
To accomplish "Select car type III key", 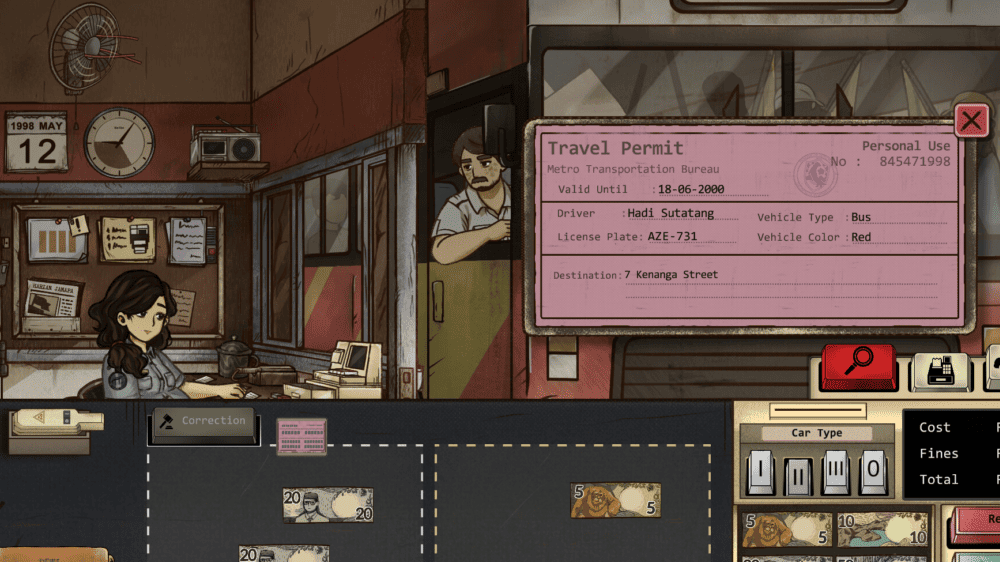I will pyautogui.click(x=836, y=471).
